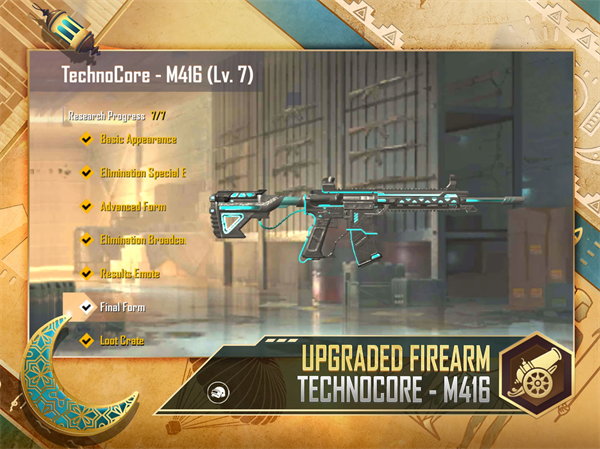
Task: Select the Basic Appearance research stage
Action: pyautogui.click(x=137, y=139)
